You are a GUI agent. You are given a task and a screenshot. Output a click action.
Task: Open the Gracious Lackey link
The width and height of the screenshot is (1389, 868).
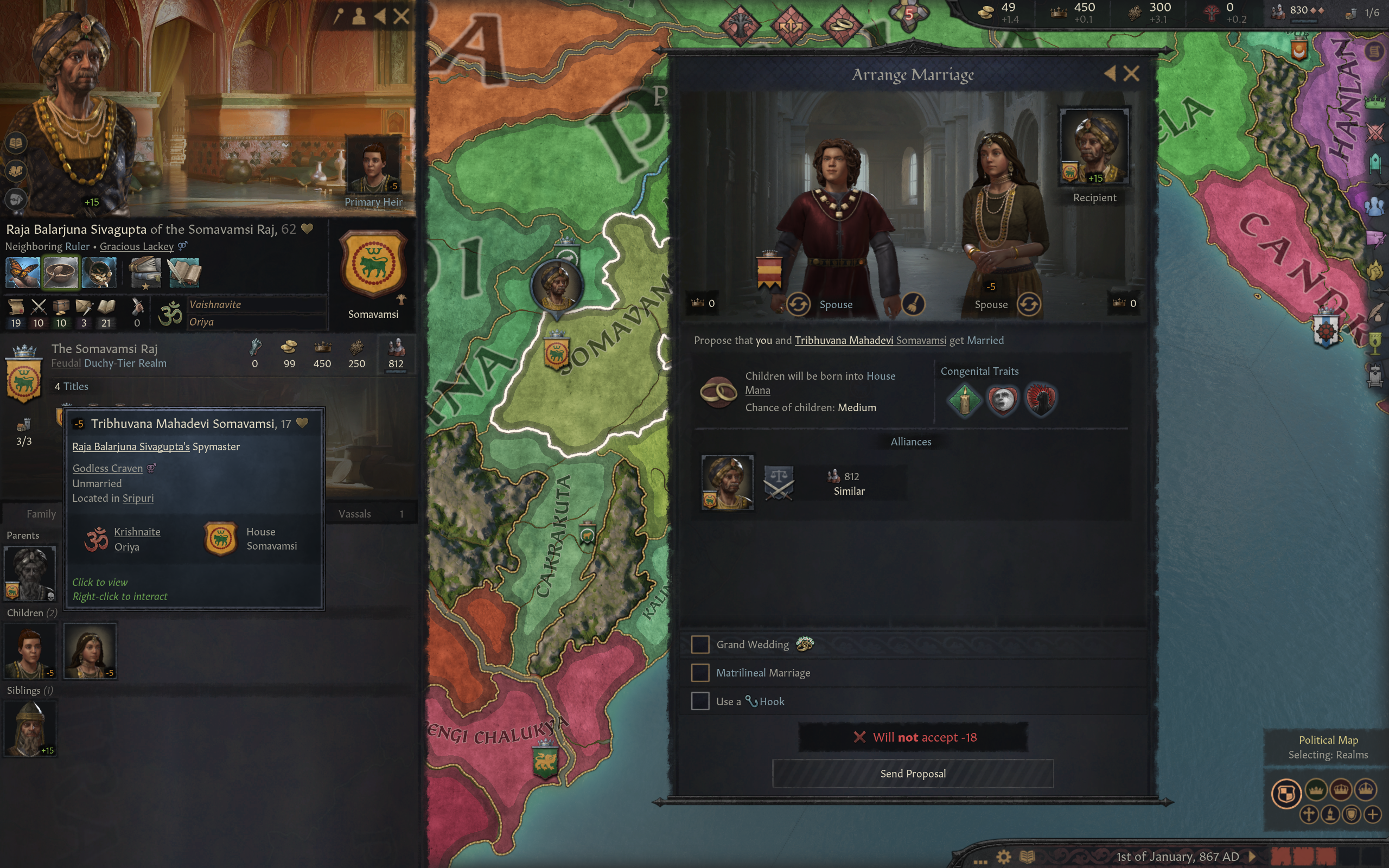137,246
